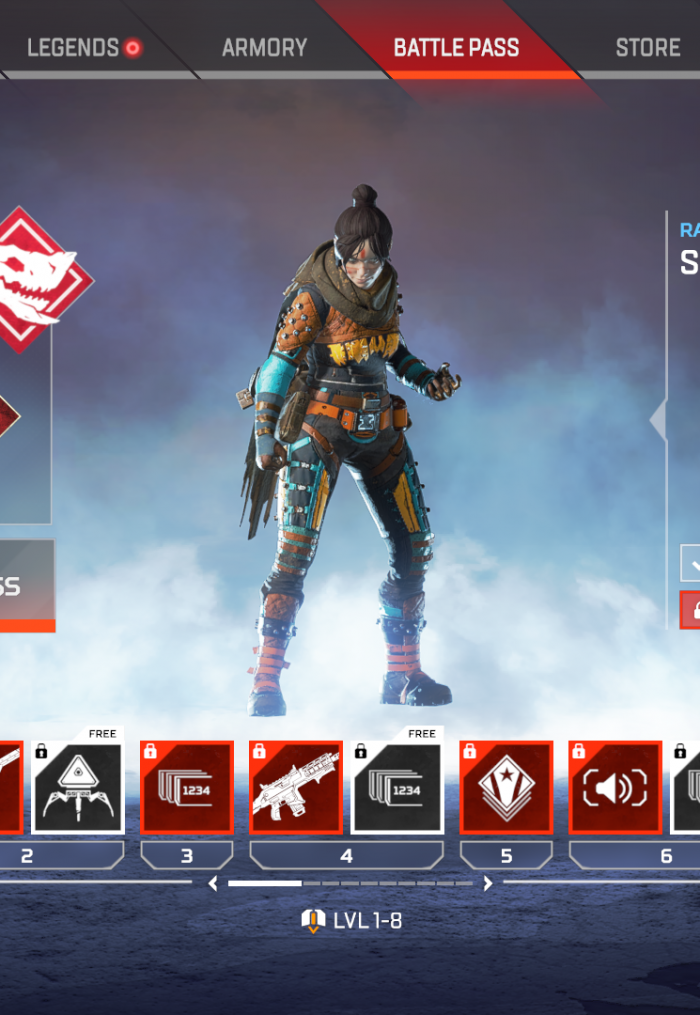This screenshot has height=1015, width=700.
Task: Choose the red level 3 stat tracker reward
Action: pyautogui.click(x=187, y=787)
